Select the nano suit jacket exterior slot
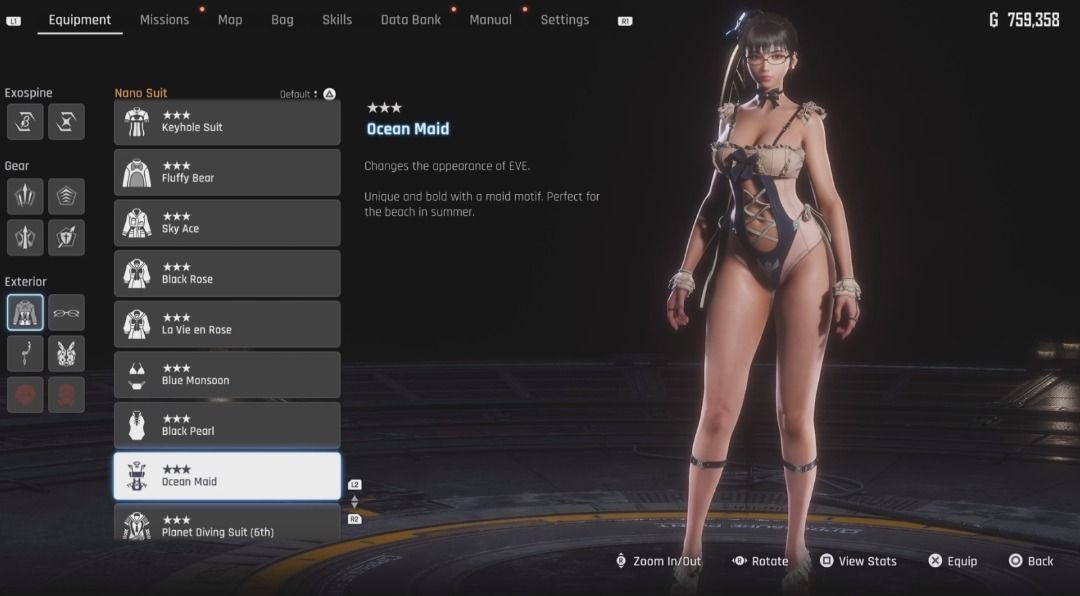1080x596 pixels. coord(25,313)
